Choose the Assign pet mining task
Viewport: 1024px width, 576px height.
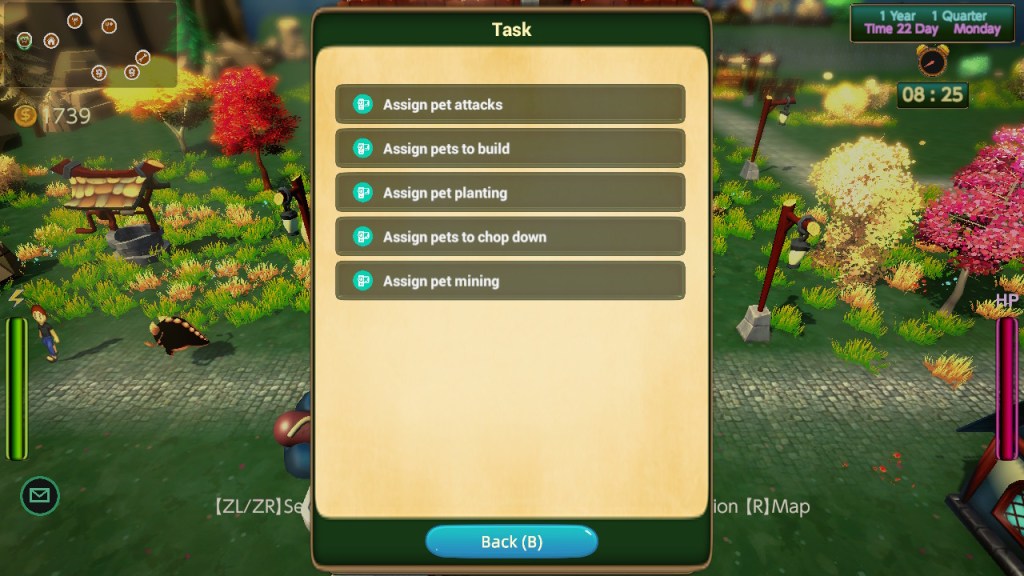tap(510, 281)
